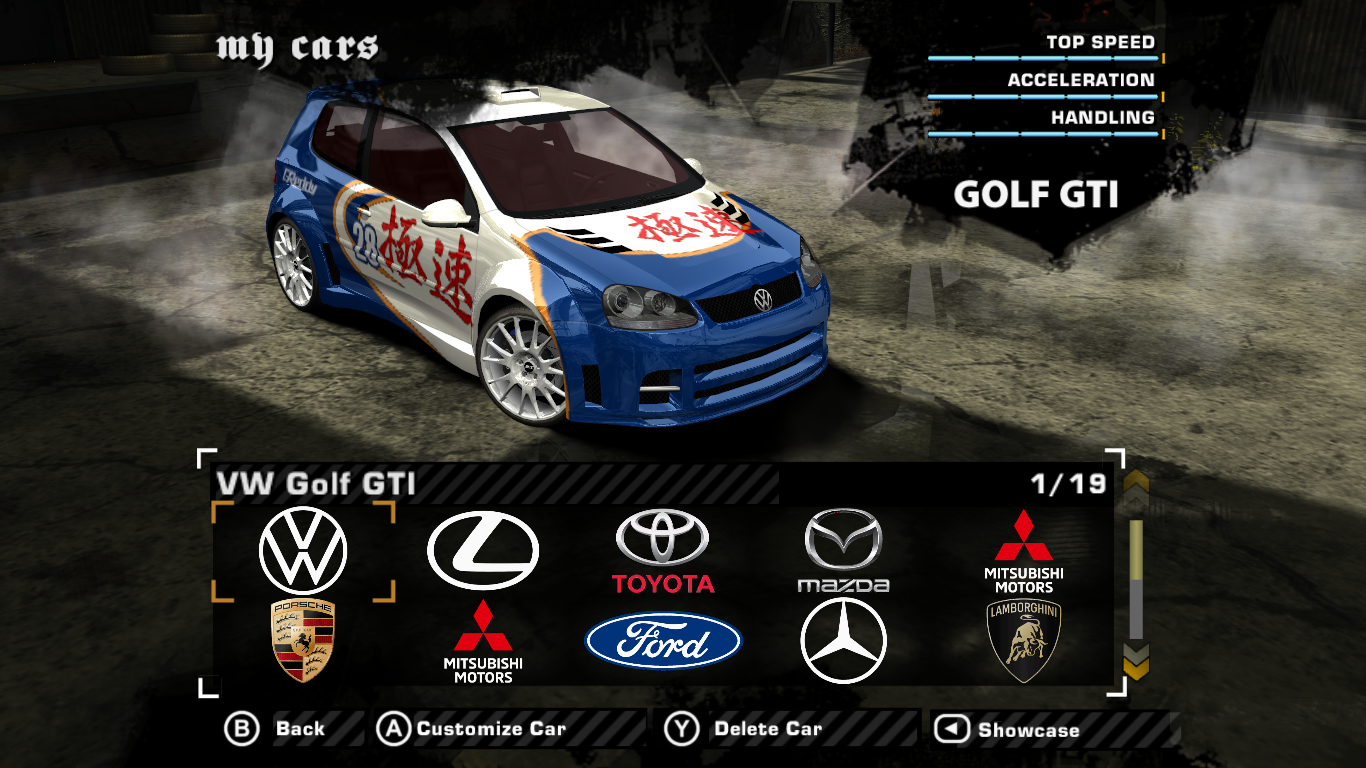Image resolution: width=1366 pixels, height=768 pixels.
Task: Select the Toyota car tile
Action: 663,551
